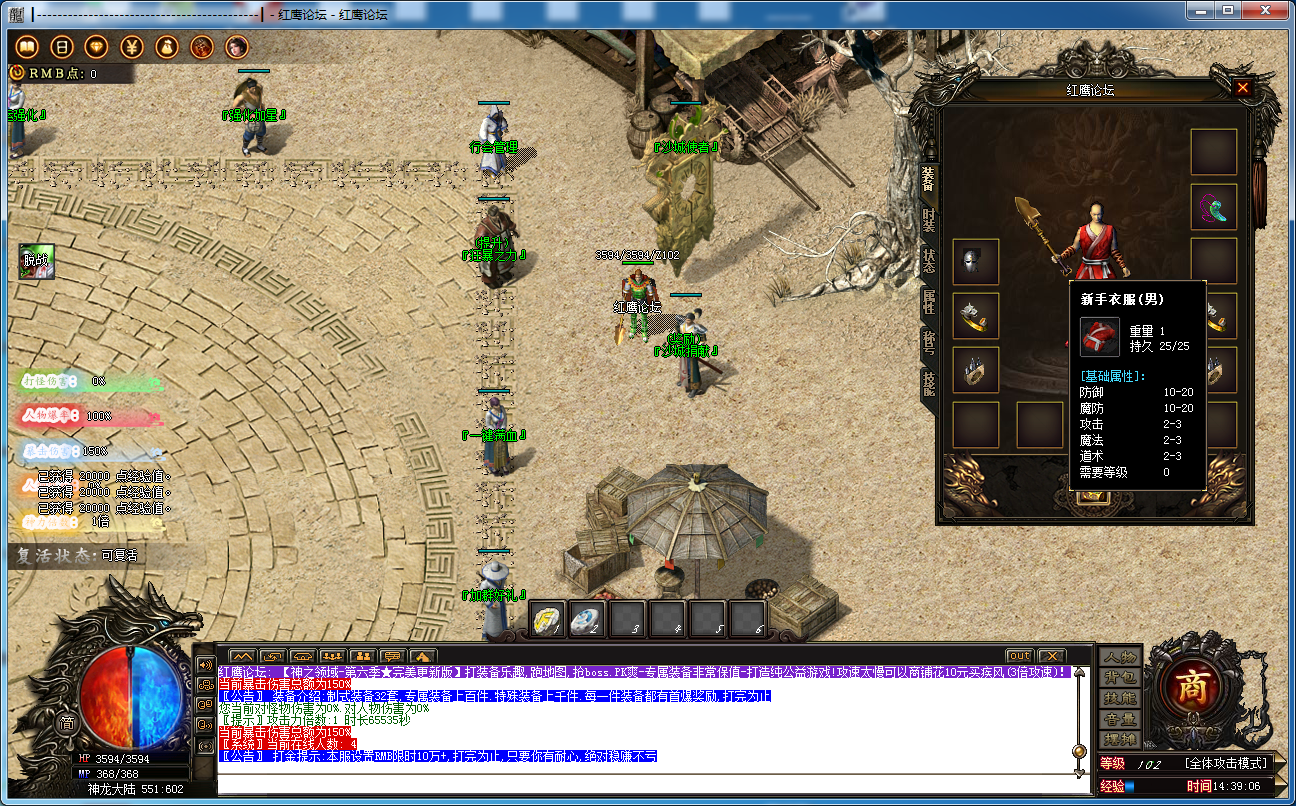Close the character equipment panel
Screen dimensions: 1296x806
[1243, 88]
